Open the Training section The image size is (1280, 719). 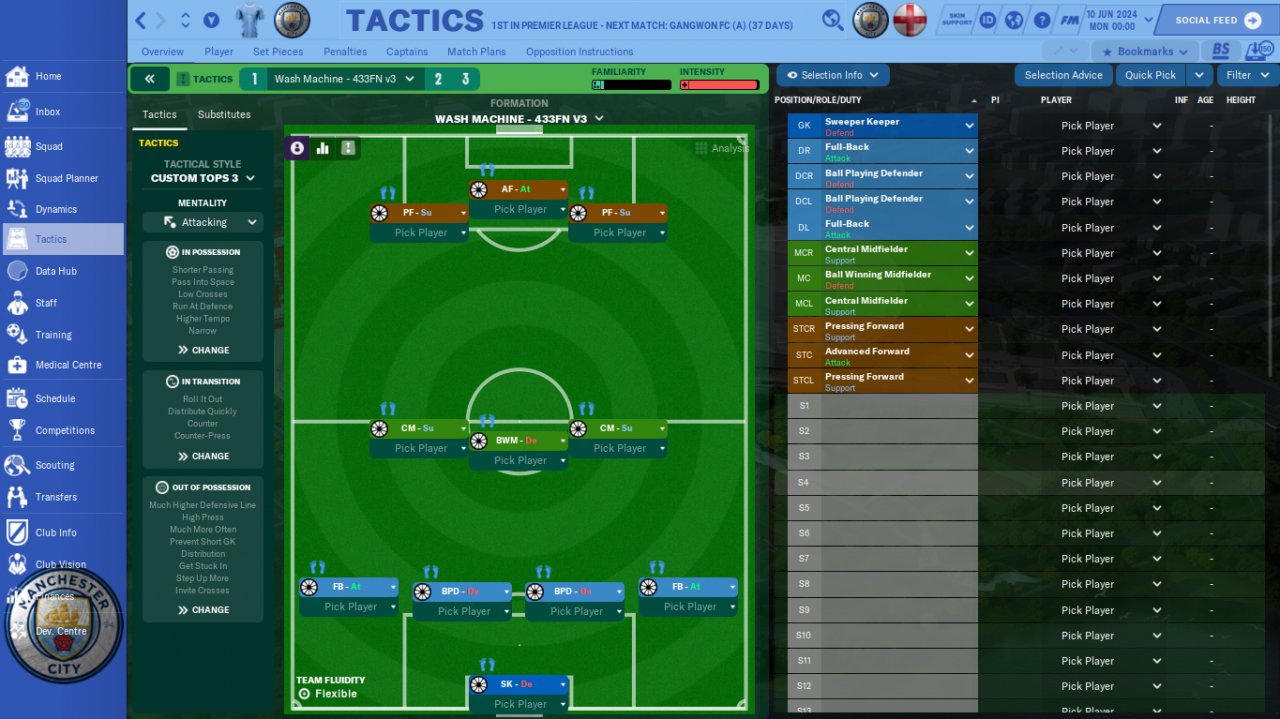pos(53,335)
